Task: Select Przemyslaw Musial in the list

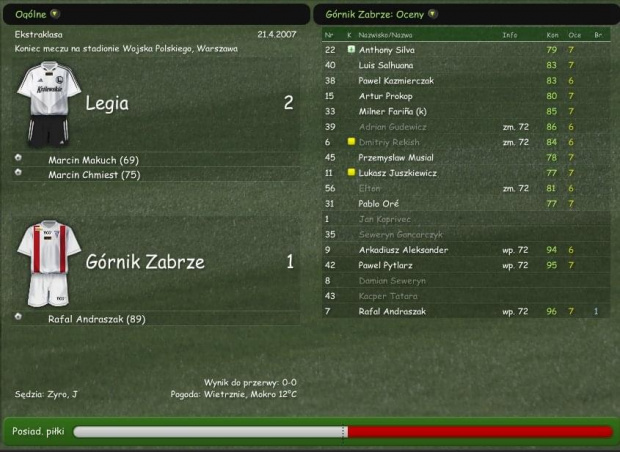Action: pos(393,157)
